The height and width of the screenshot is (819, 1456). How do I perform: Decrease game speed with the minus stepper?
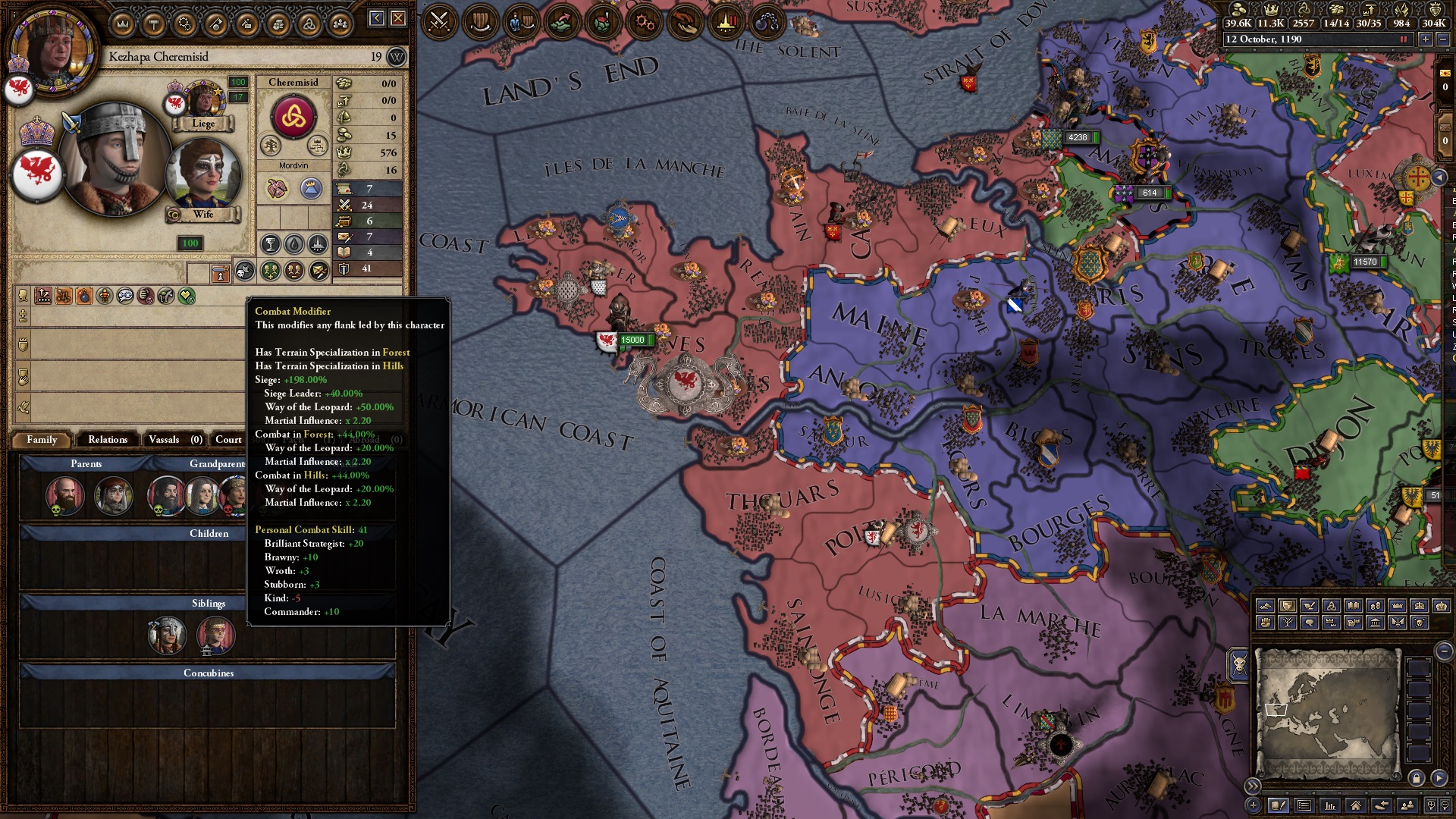click(x=1443, y=39)
